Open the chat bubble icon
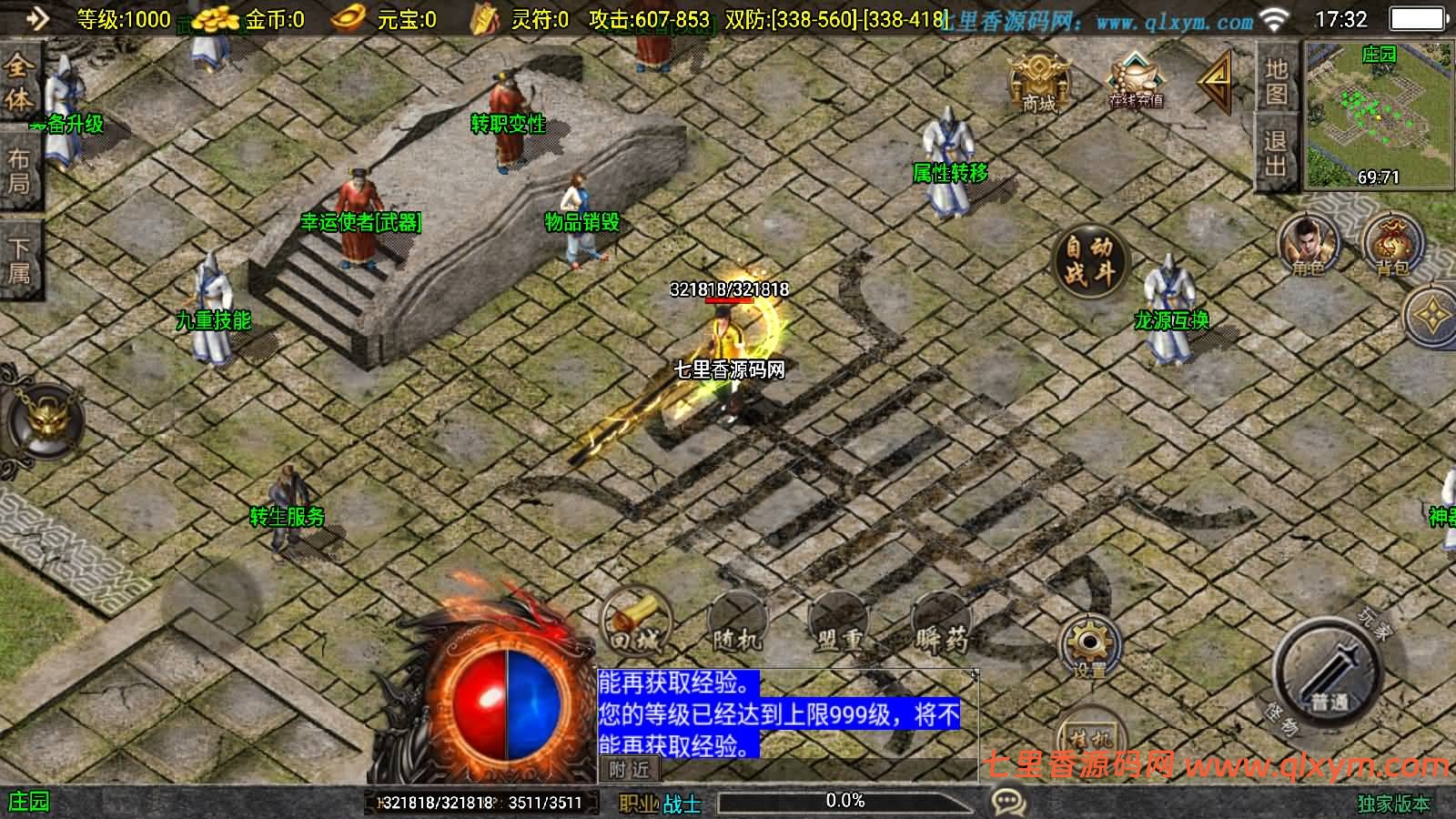Viewport: 1456px width, 819px height. tap(1008, 802)
